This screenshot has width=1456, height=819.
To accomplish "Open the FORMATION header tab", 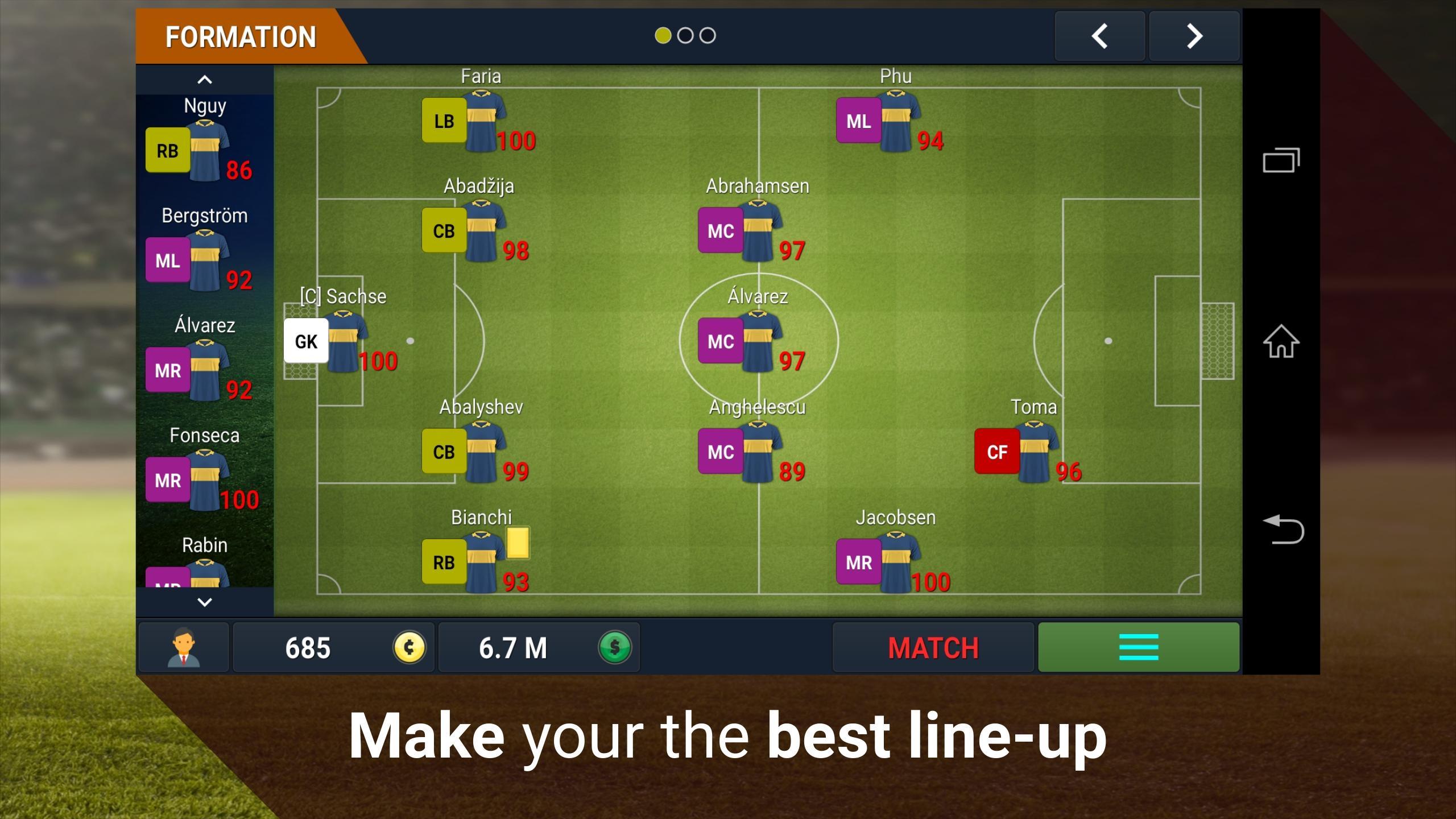I will [x=239, y=36].
